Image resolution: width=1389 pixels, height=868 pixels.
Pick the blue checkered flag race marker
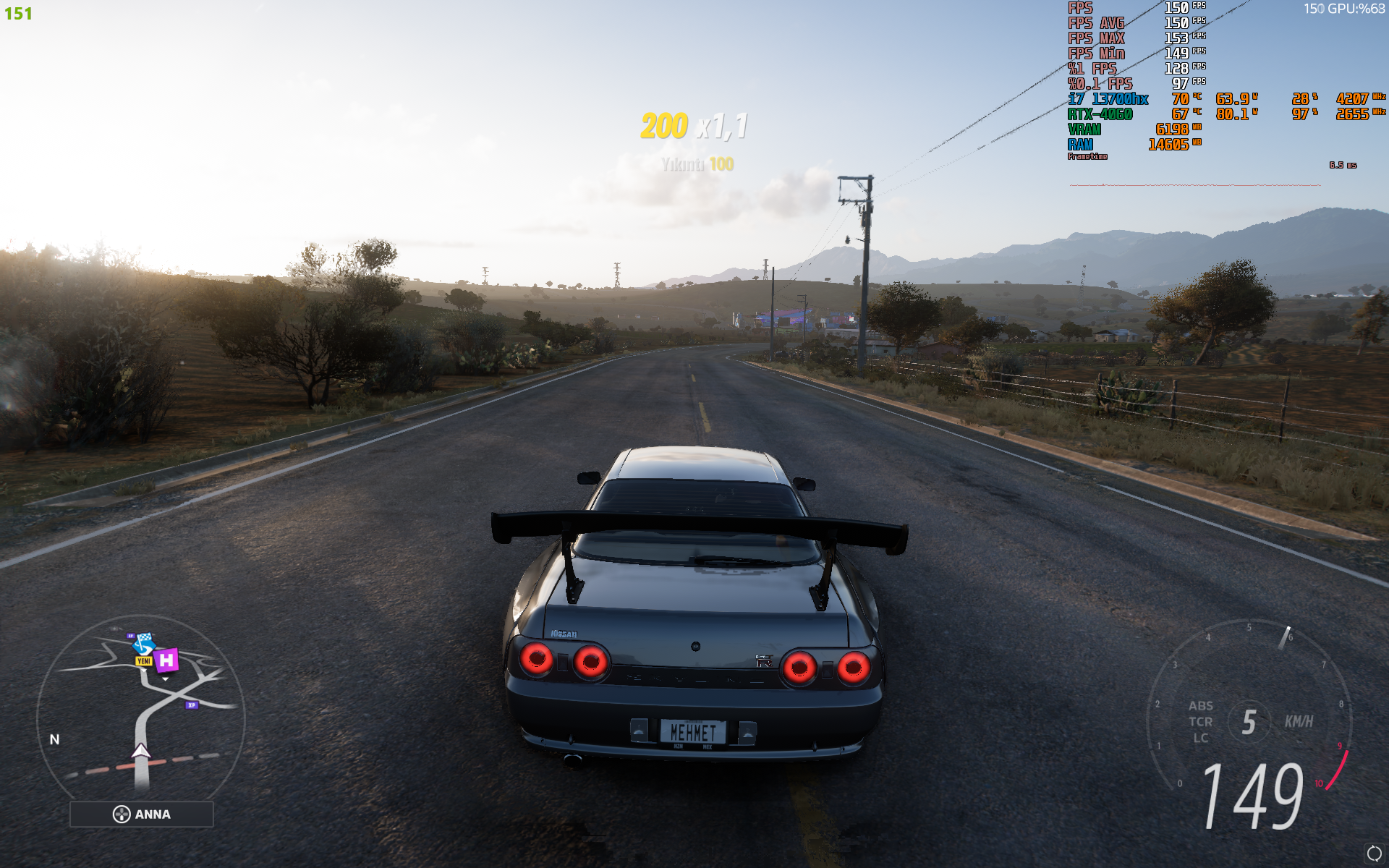point(145,642)
